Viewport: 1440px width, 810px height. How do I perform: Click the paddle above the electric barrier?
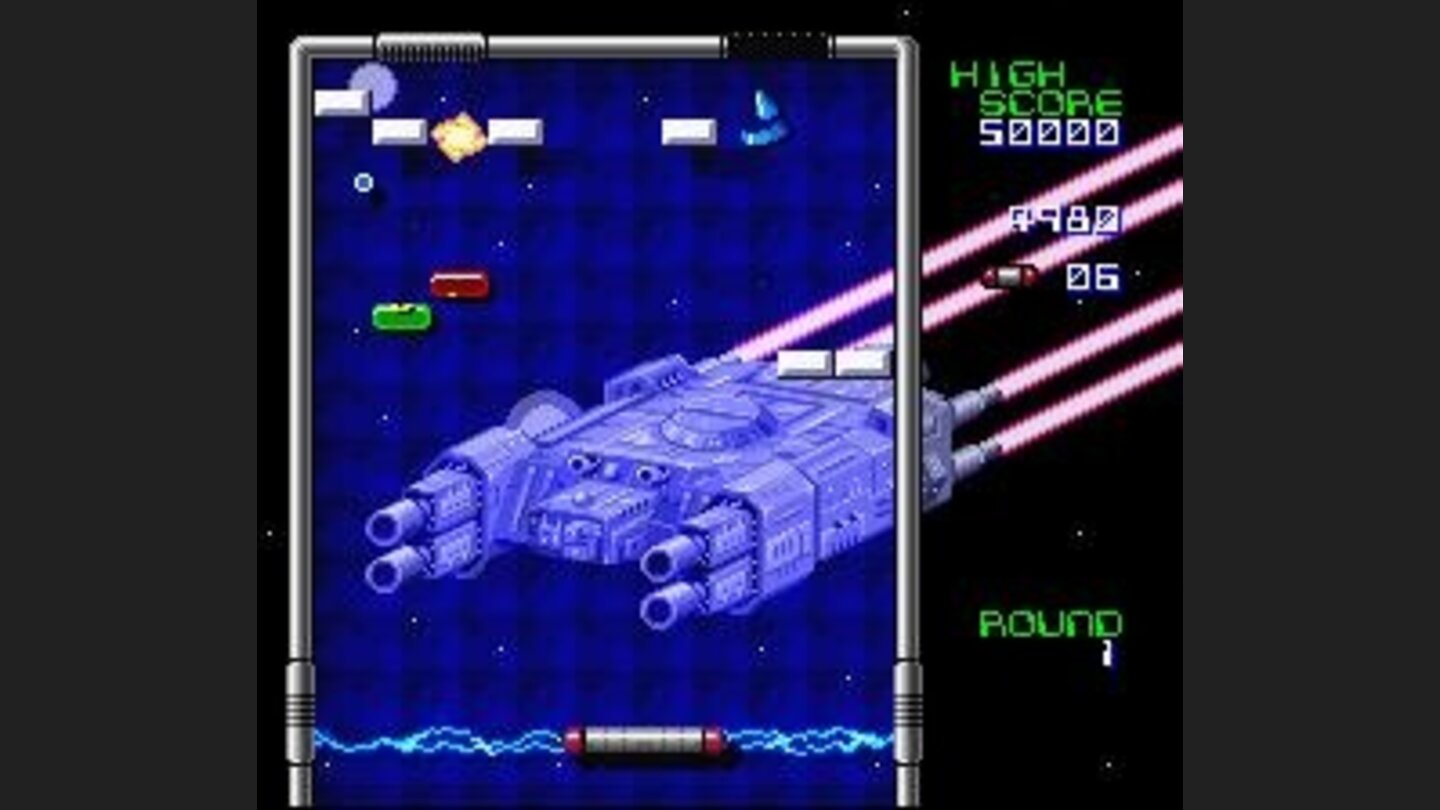(x=645, y=737)
